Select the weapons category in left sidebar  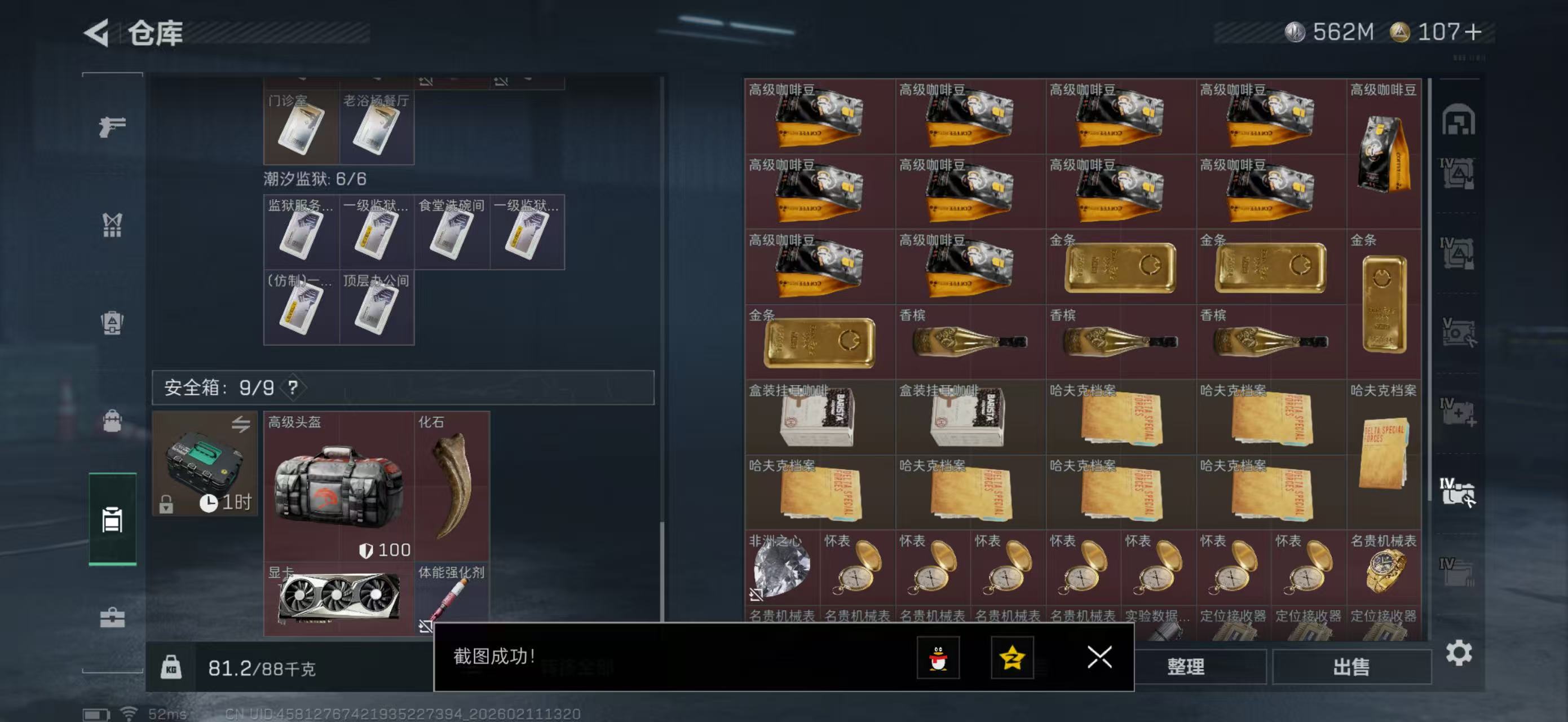[113, 125]
